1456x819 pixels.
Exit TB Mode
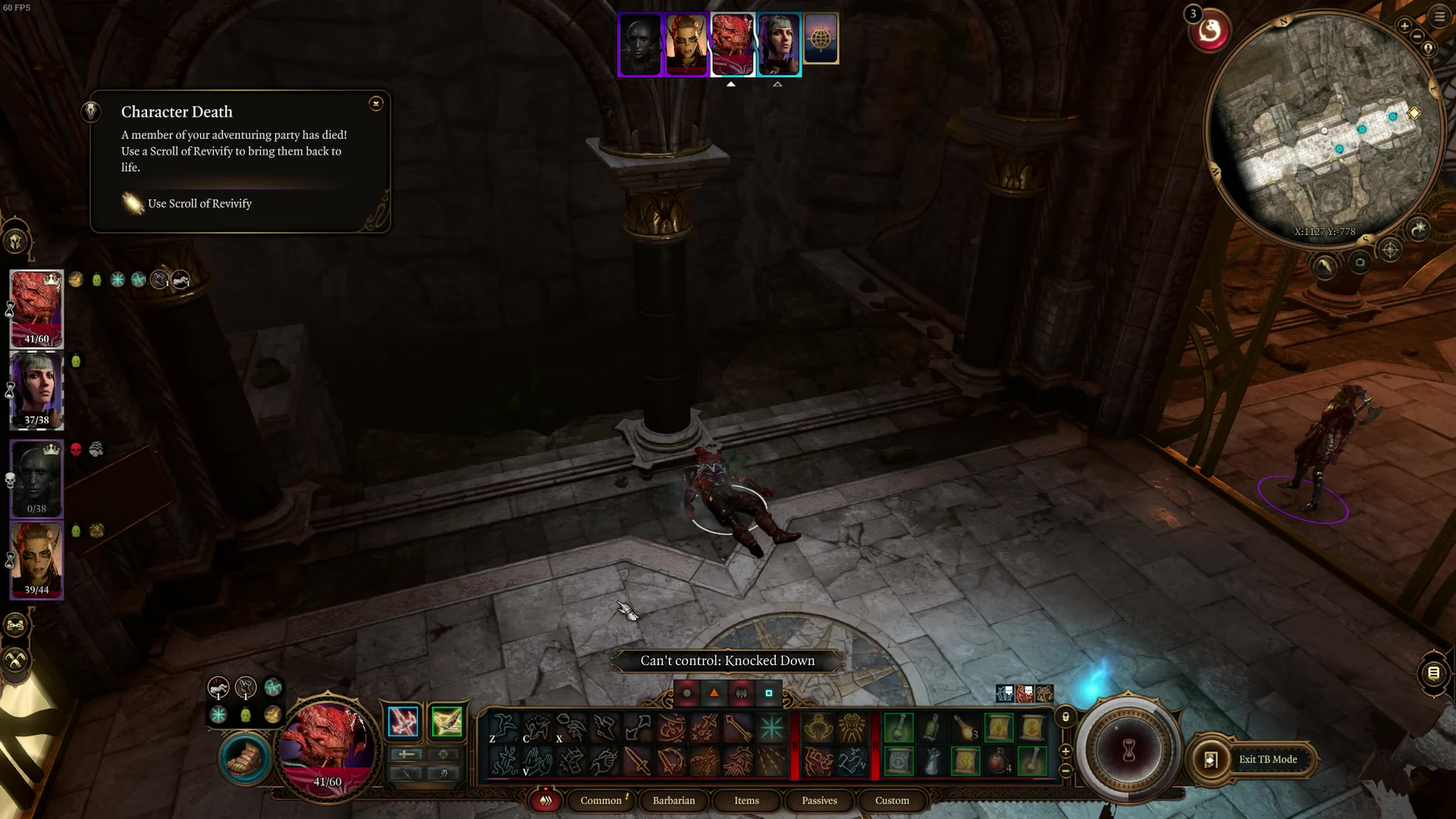pyautogui.click(x=1267, y=759)
